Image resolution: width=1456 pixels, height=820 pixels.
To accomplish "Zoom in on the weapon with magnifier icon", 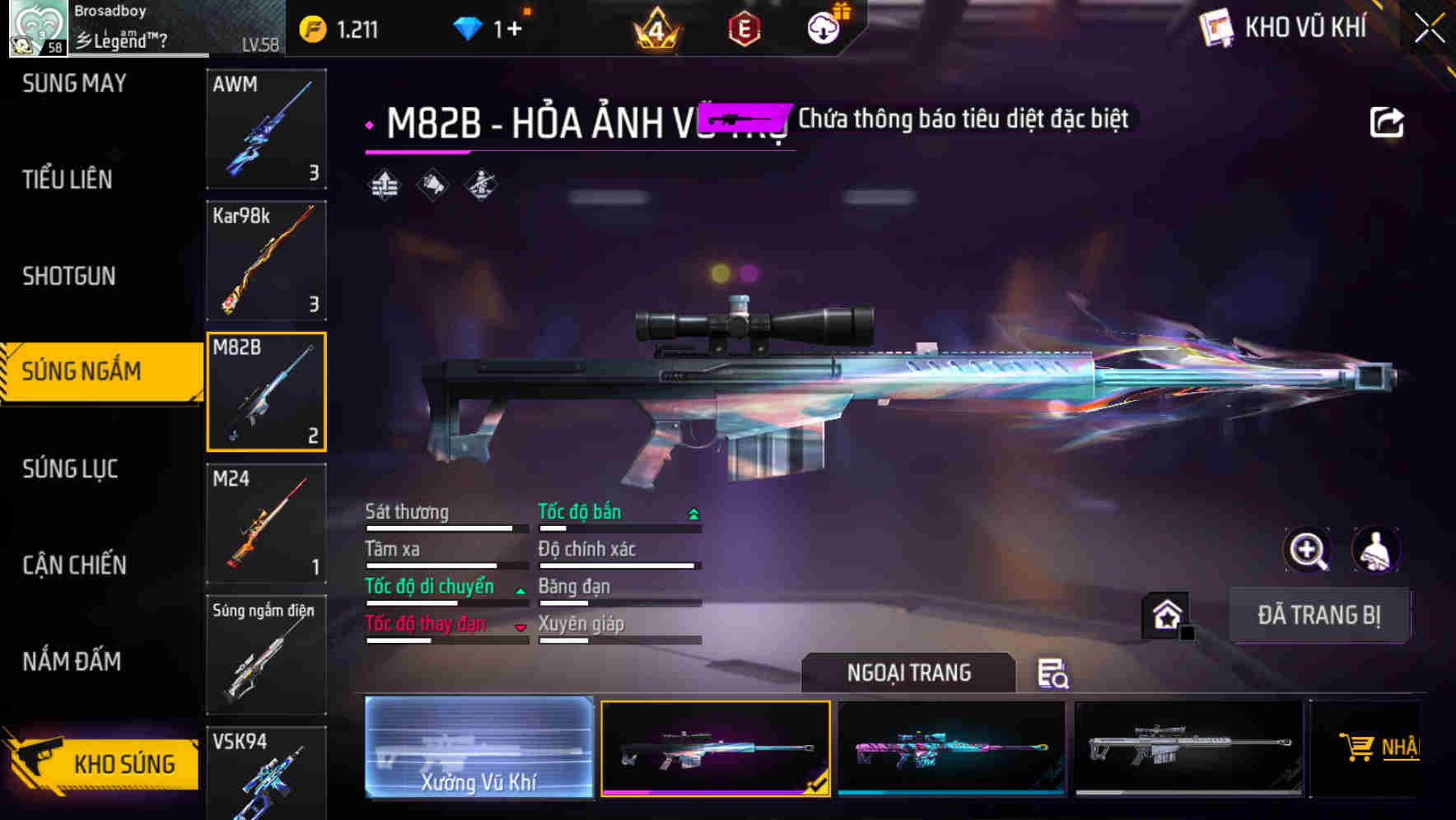I will (1309, 550).
